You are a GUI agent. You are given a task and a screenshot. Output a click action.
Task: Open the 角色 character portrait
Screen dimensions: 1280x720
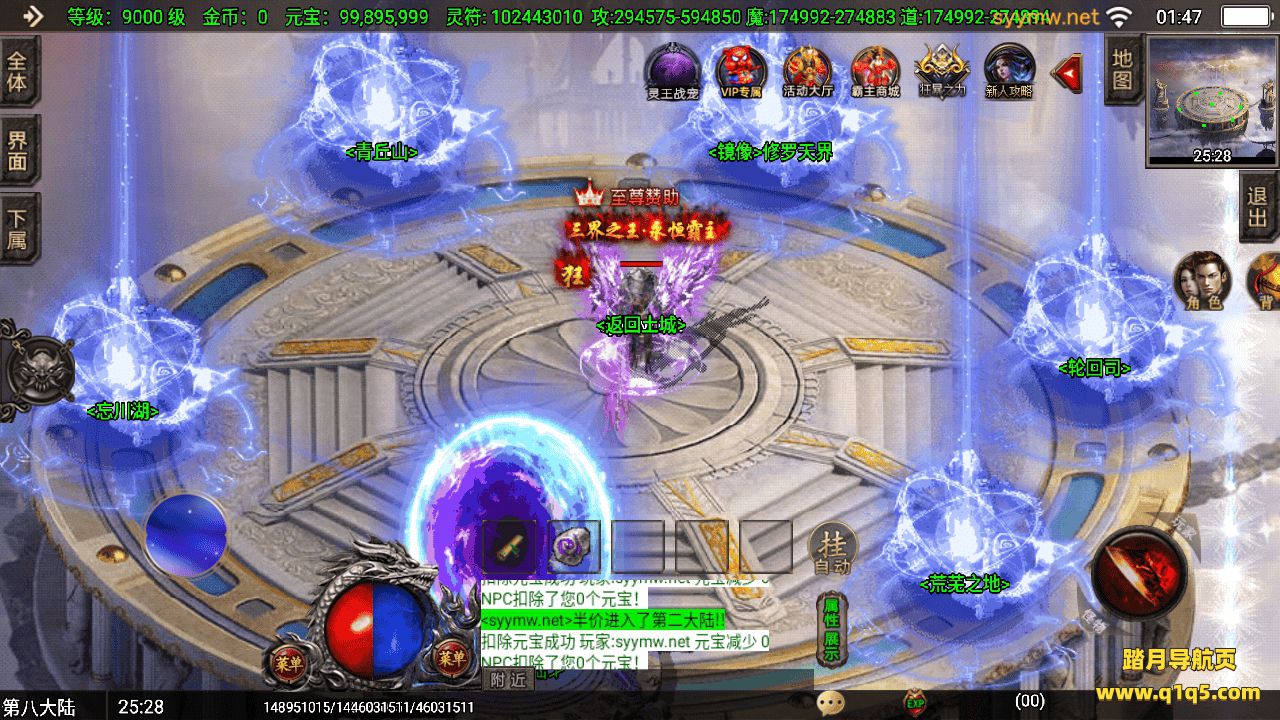(x=1200, y=281)
